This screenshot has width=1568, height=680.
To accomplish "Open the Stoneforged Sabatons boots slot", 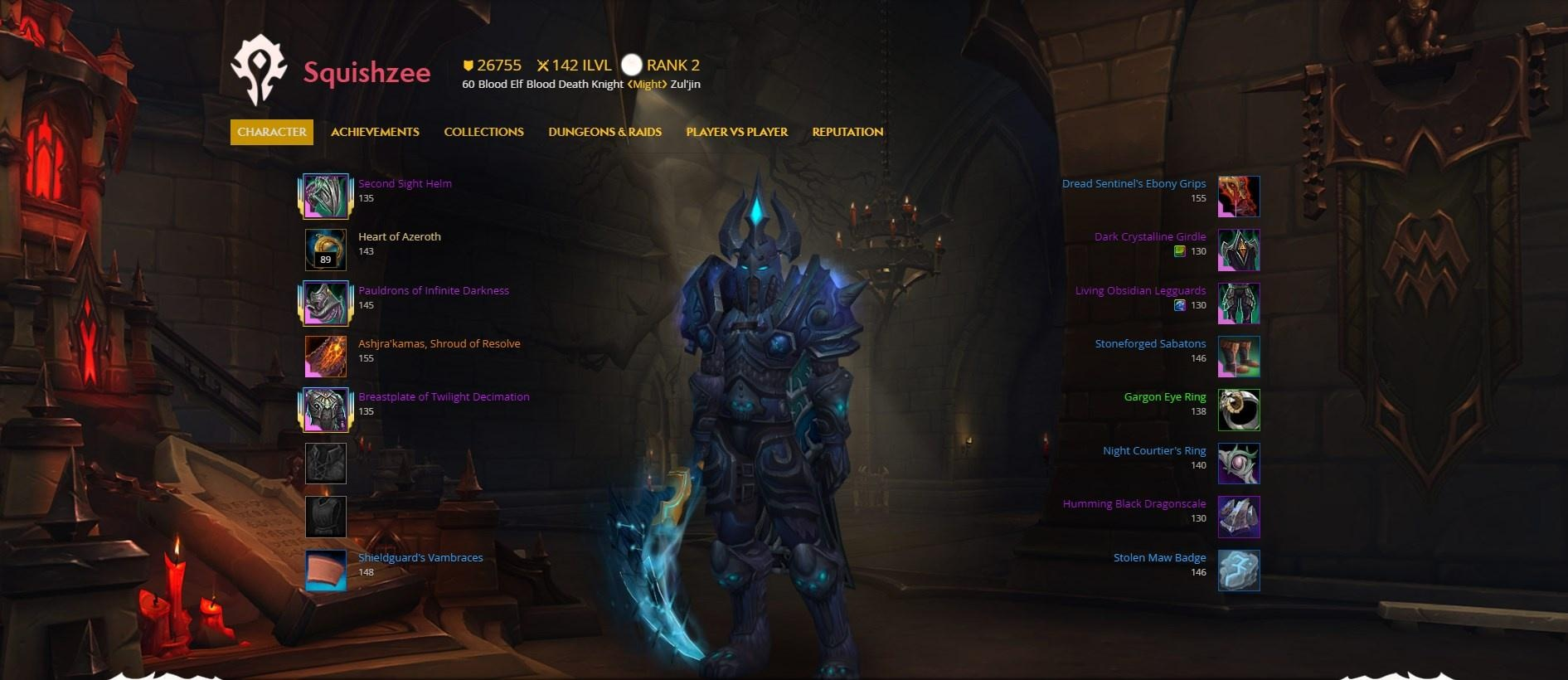I will click(x=1239, y=357).
